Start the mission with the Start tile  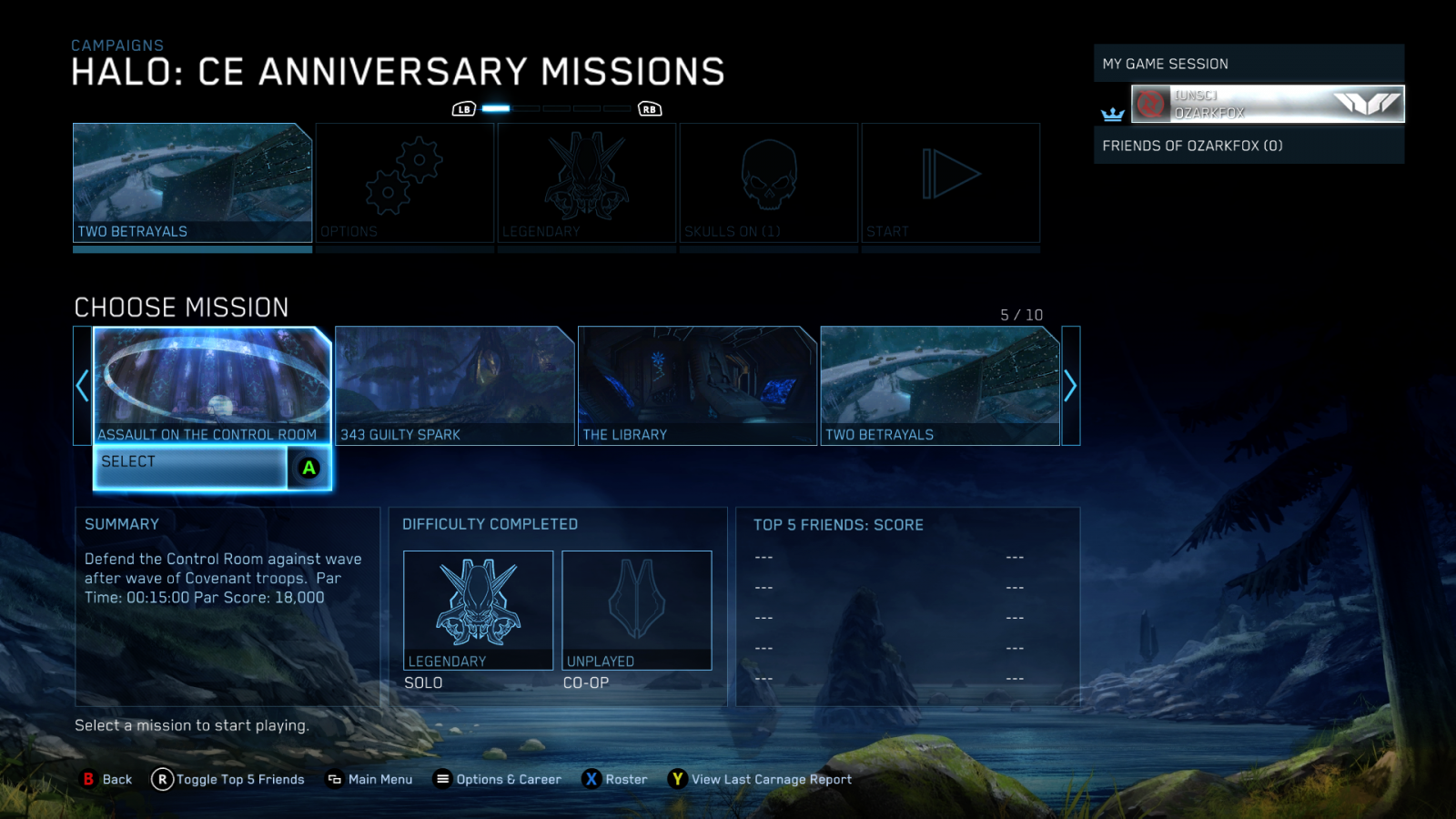pos(951,183)
